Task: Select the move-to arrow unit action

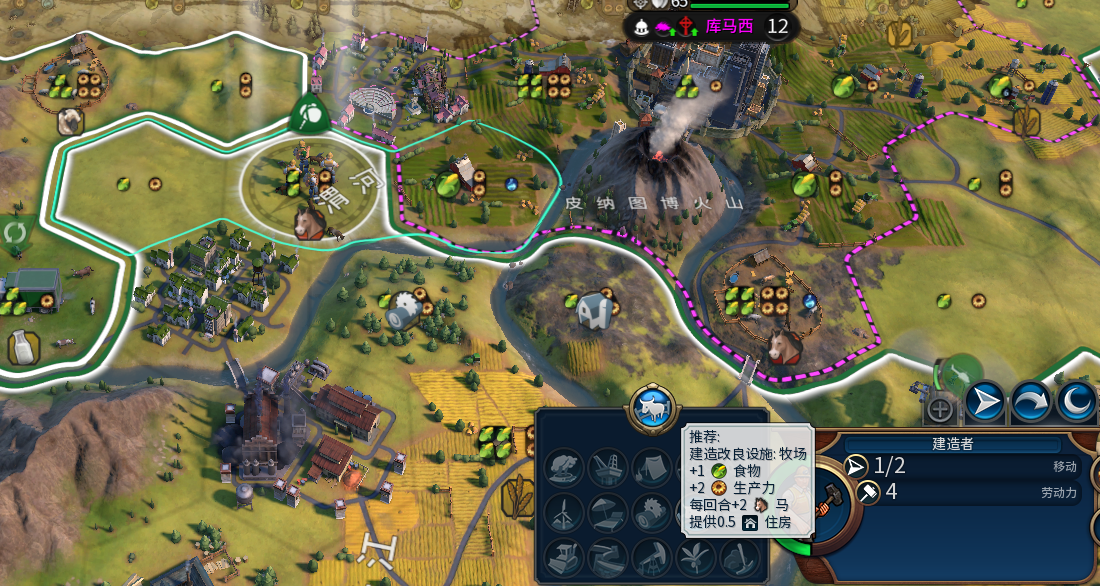Action: point(985,403)
